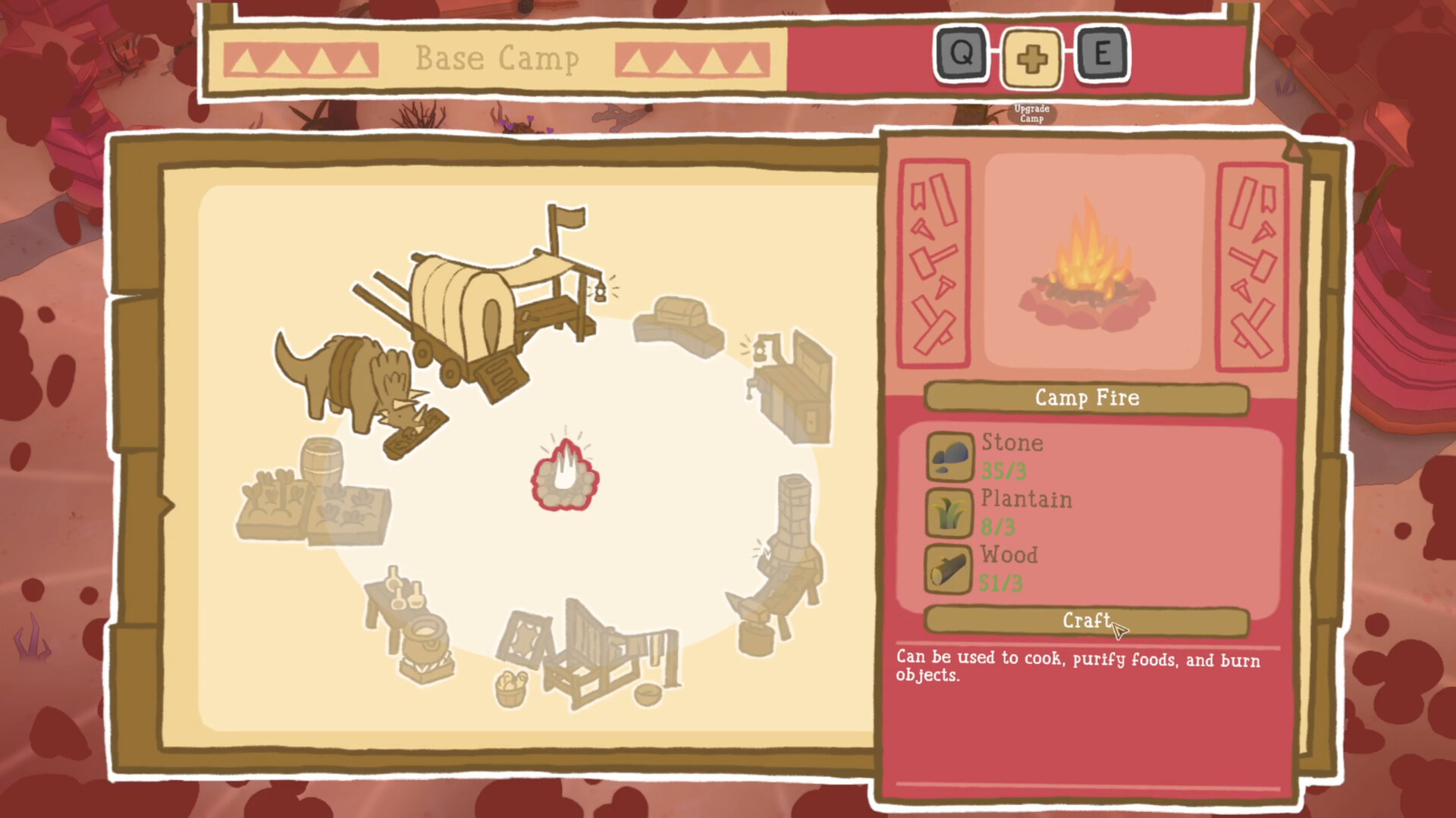Select the storage chest station
This screenshot has height=818, width=1456.
click(677, 324)
